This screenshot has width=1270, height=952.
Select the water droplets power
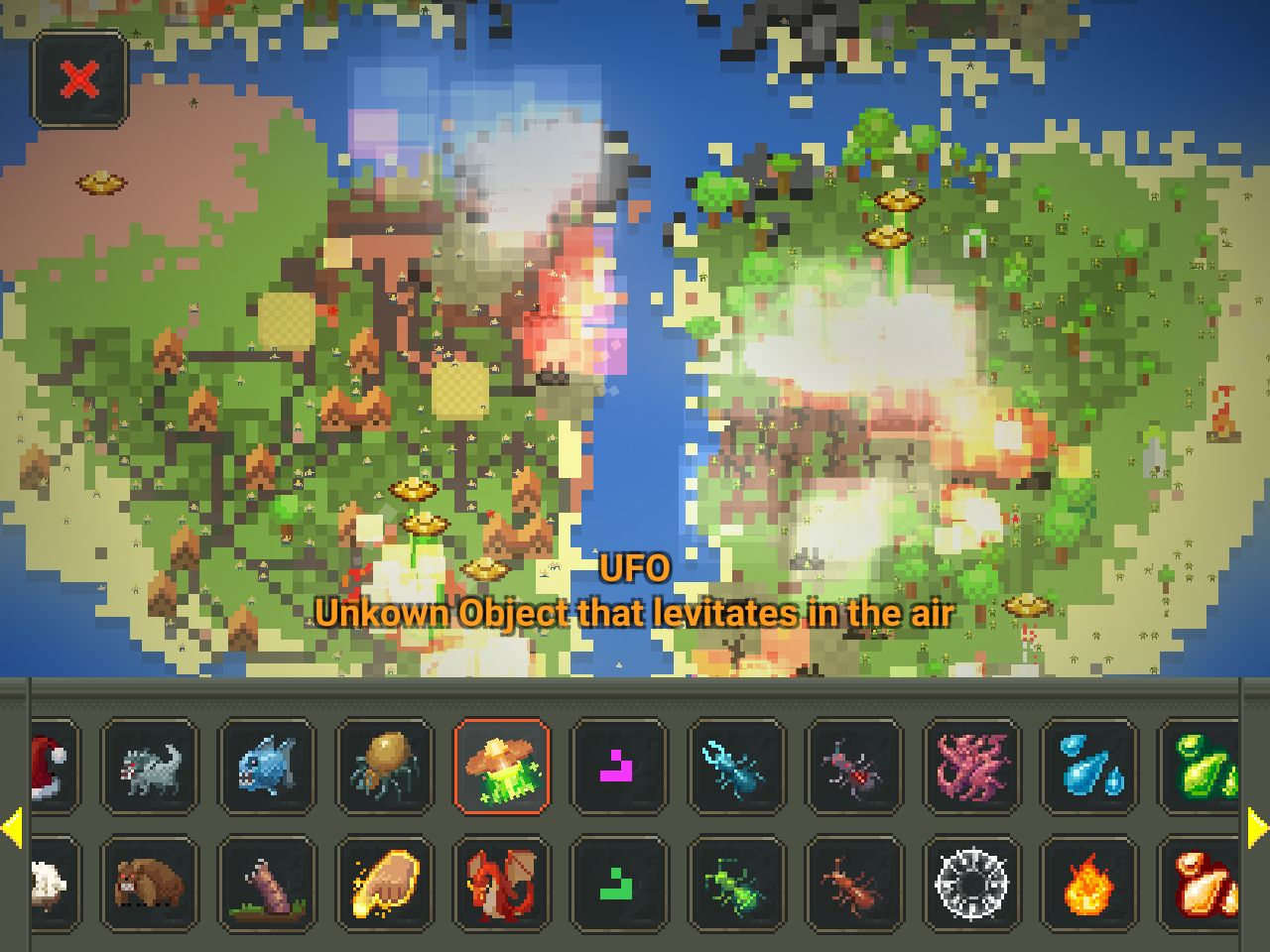coord(1089,769)
